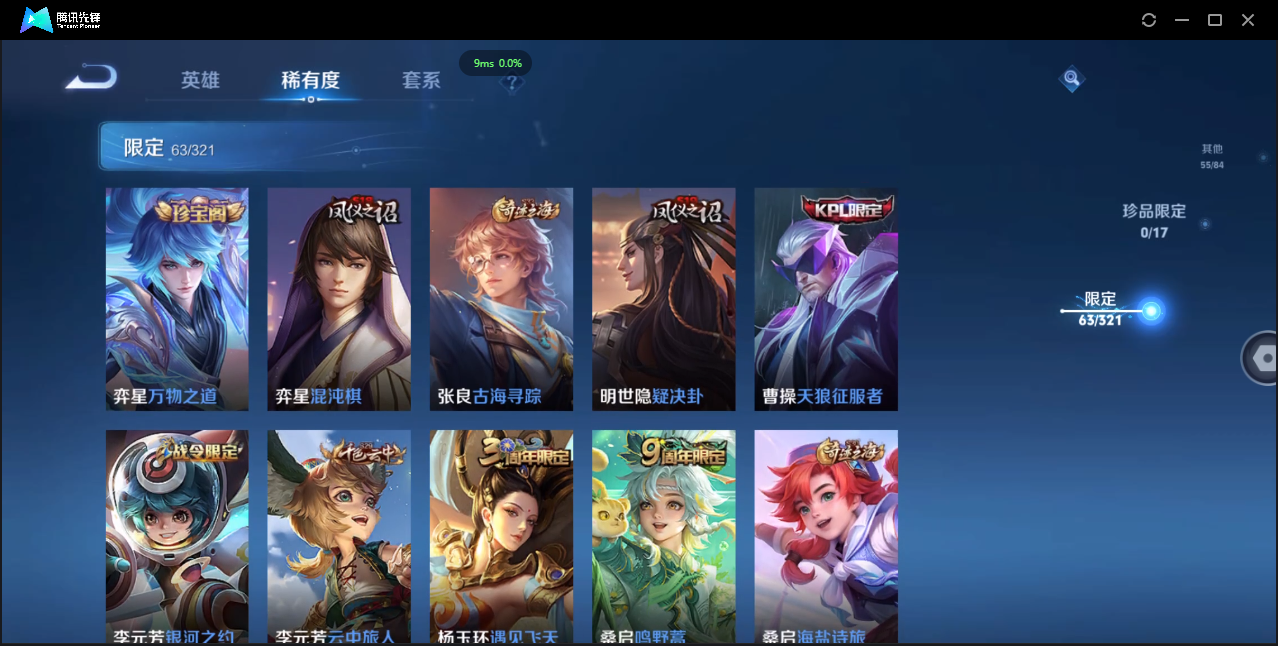Select the 桑启 海盐诗旅 skin card

826,536
